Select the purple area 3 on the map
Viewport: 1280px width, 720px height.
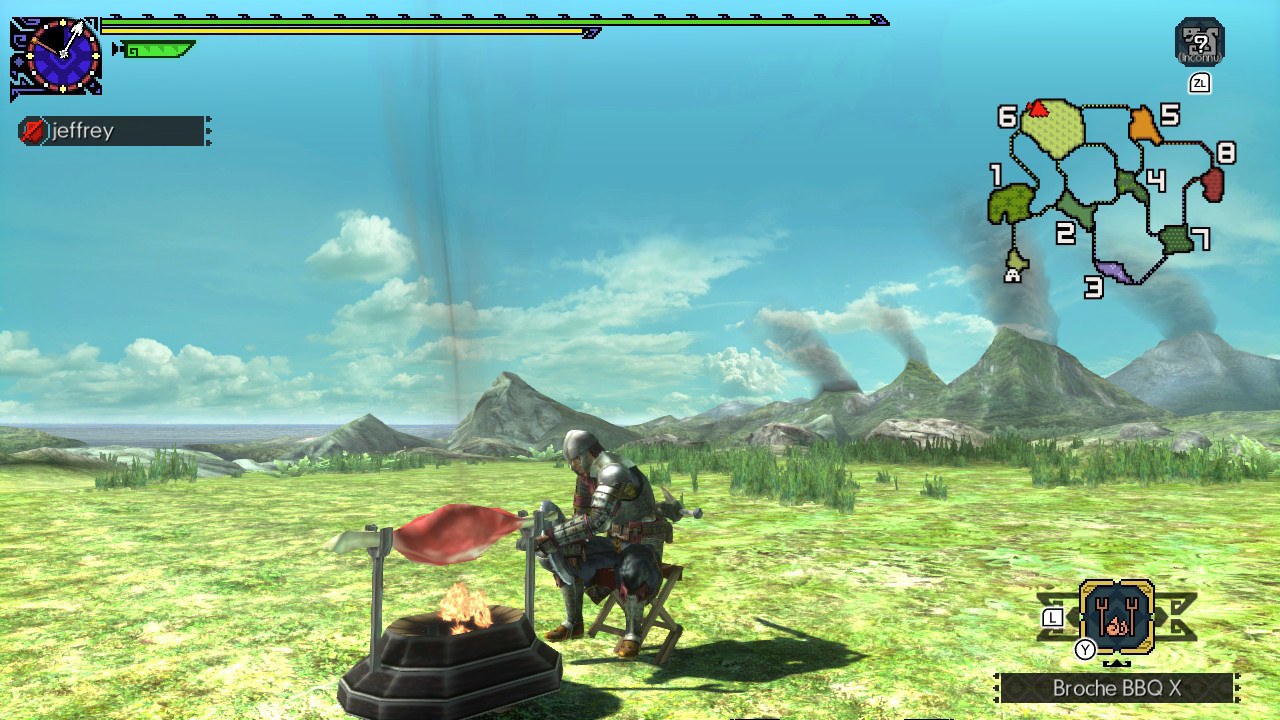(x=1115, y=270)
